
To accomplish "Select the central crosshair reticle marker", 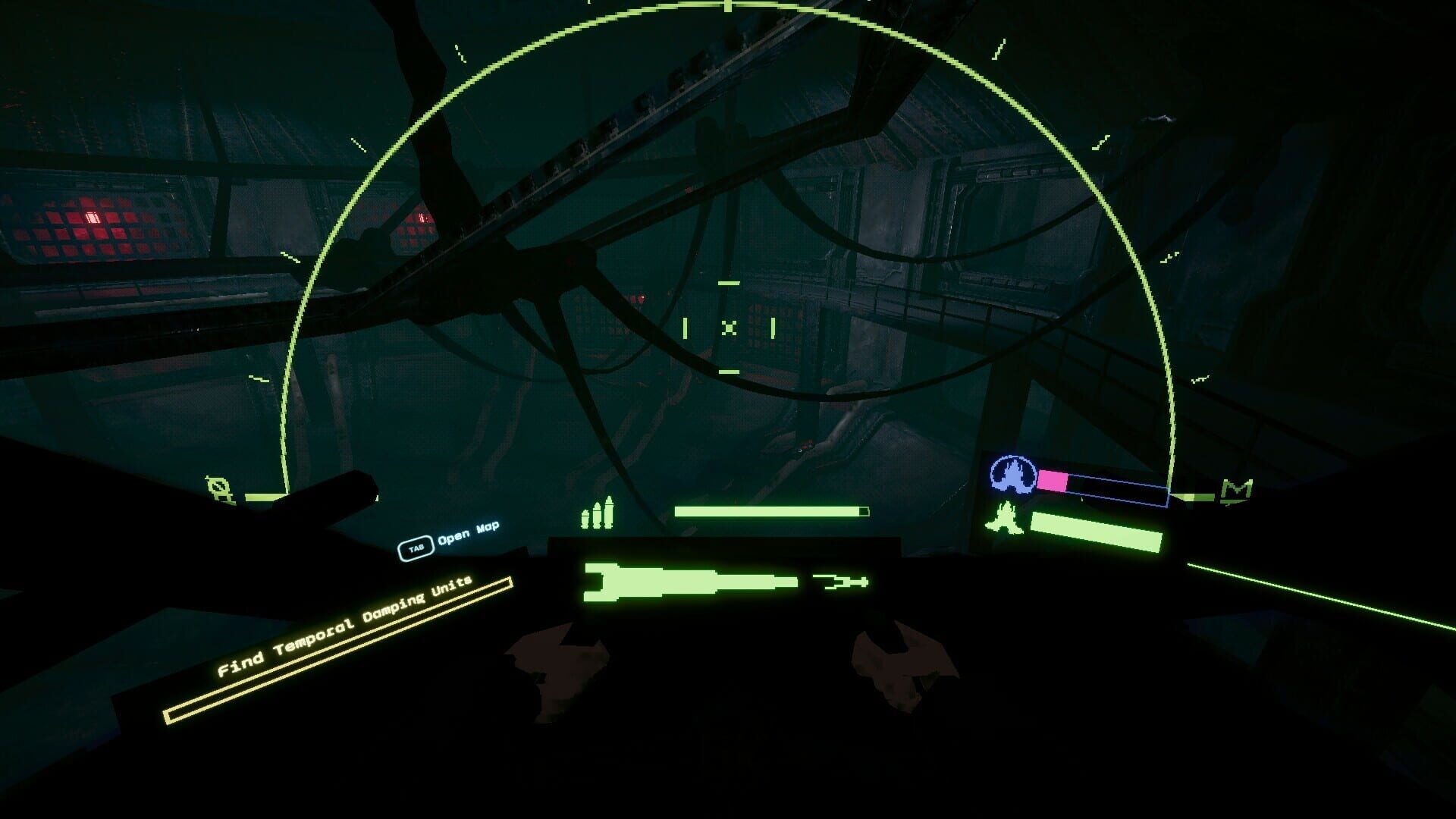I will (x=728, y=328).
